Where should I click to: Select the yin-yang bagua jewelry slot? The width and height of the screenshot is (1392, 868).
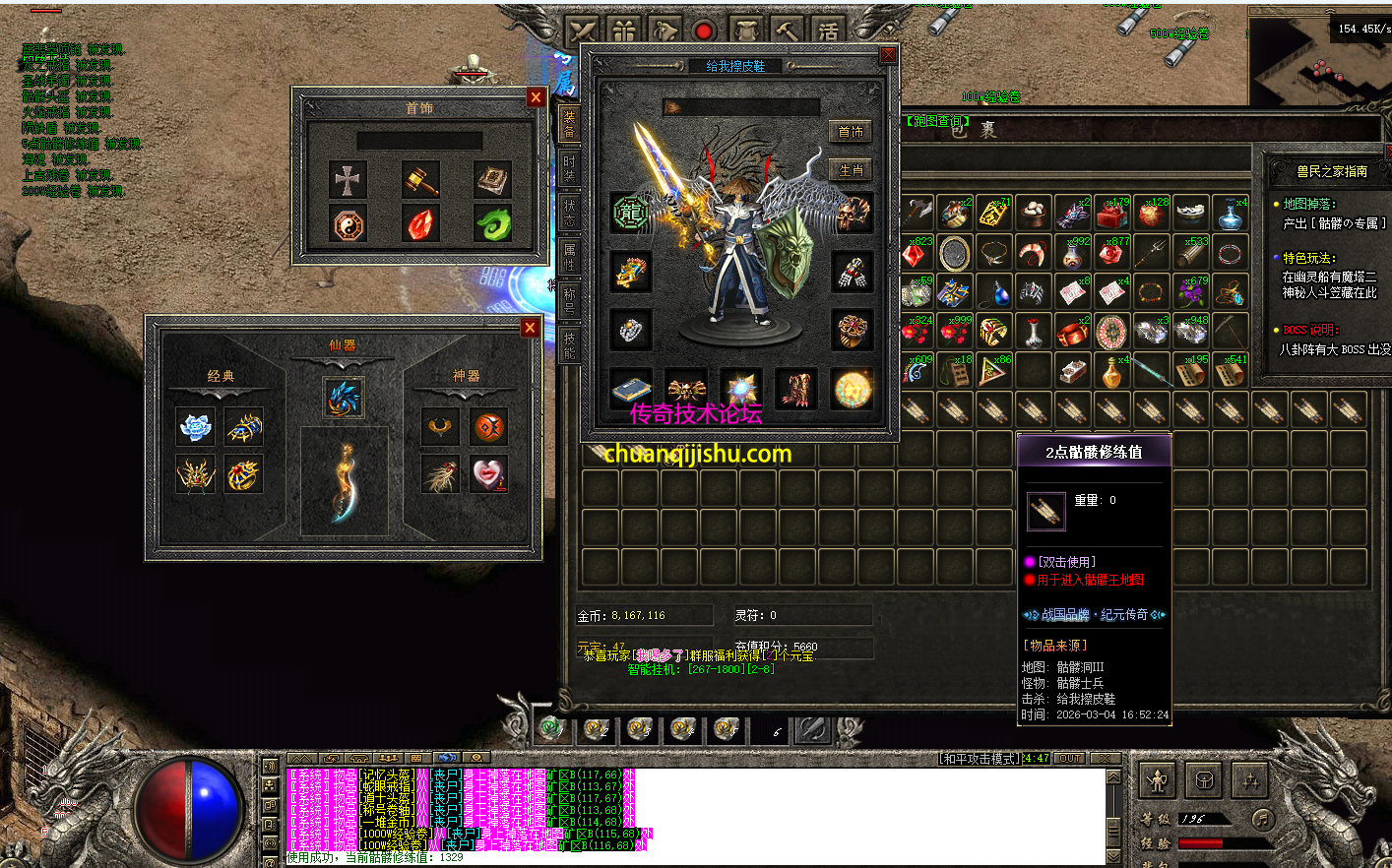pos(348,225)
